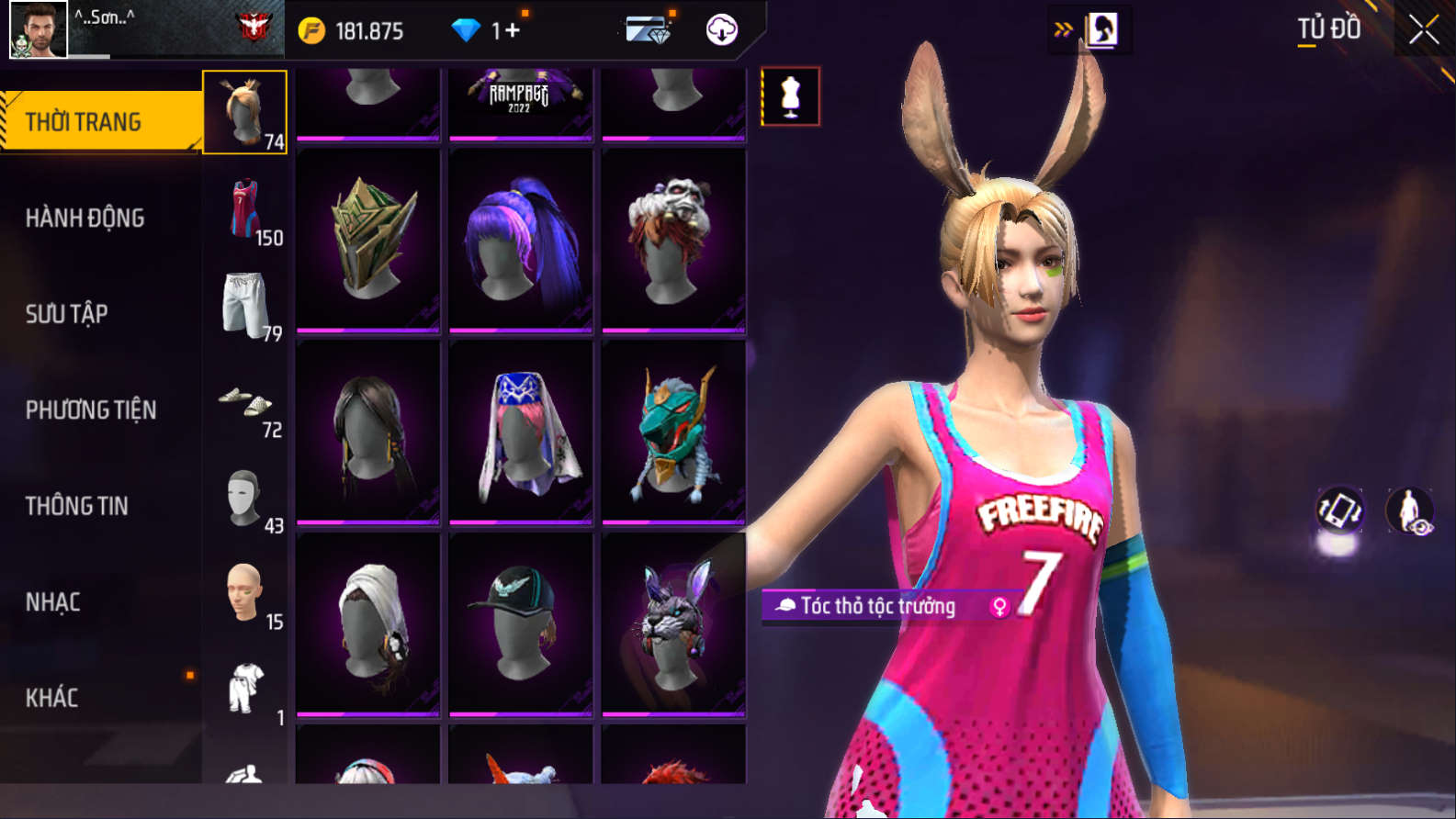Choose the black baseball cap
Viewport: 1456px width, 819px height.
[521, 623]
